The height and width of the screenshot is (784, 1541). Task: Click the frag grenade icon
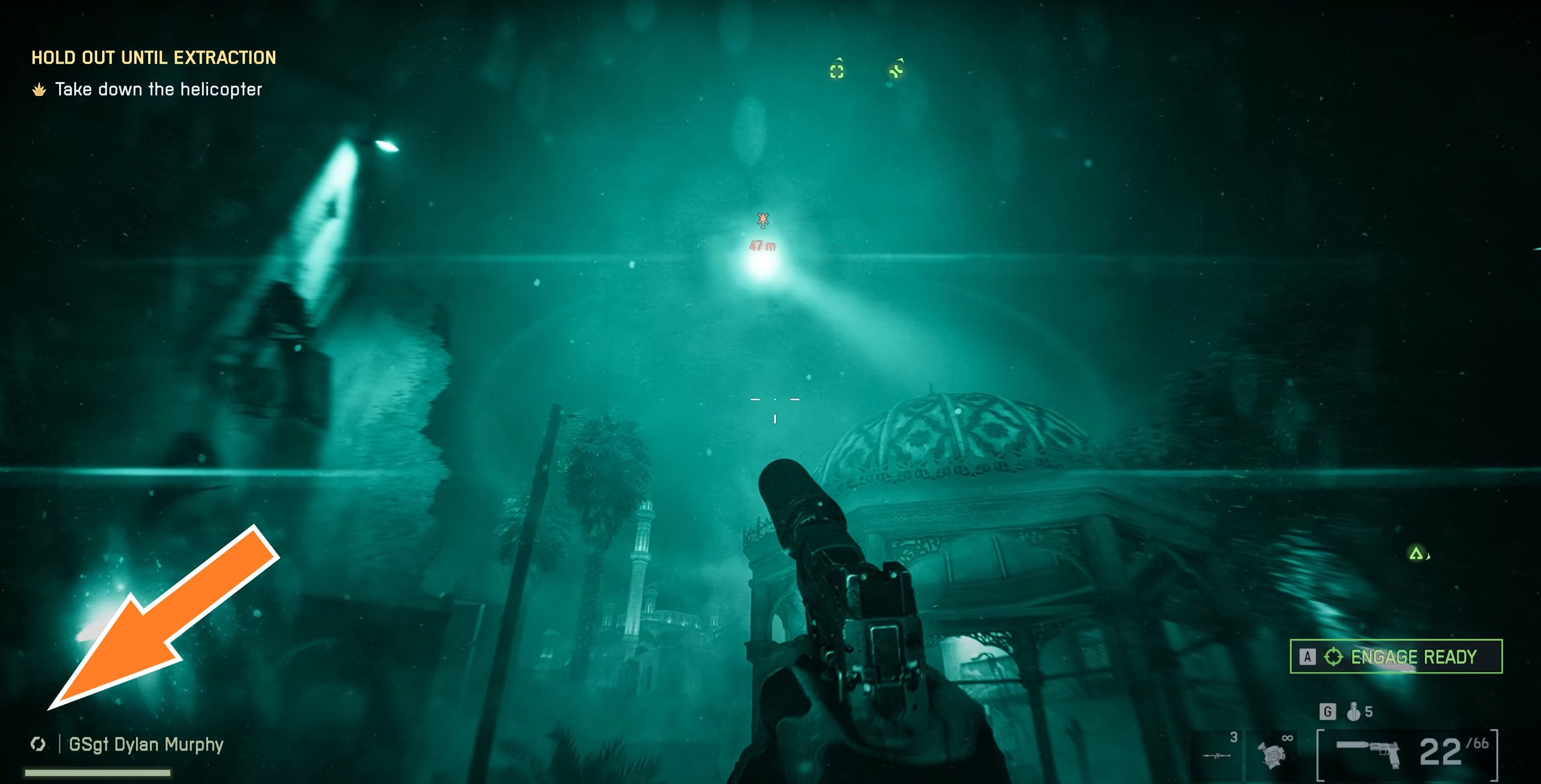point(1353,712)
